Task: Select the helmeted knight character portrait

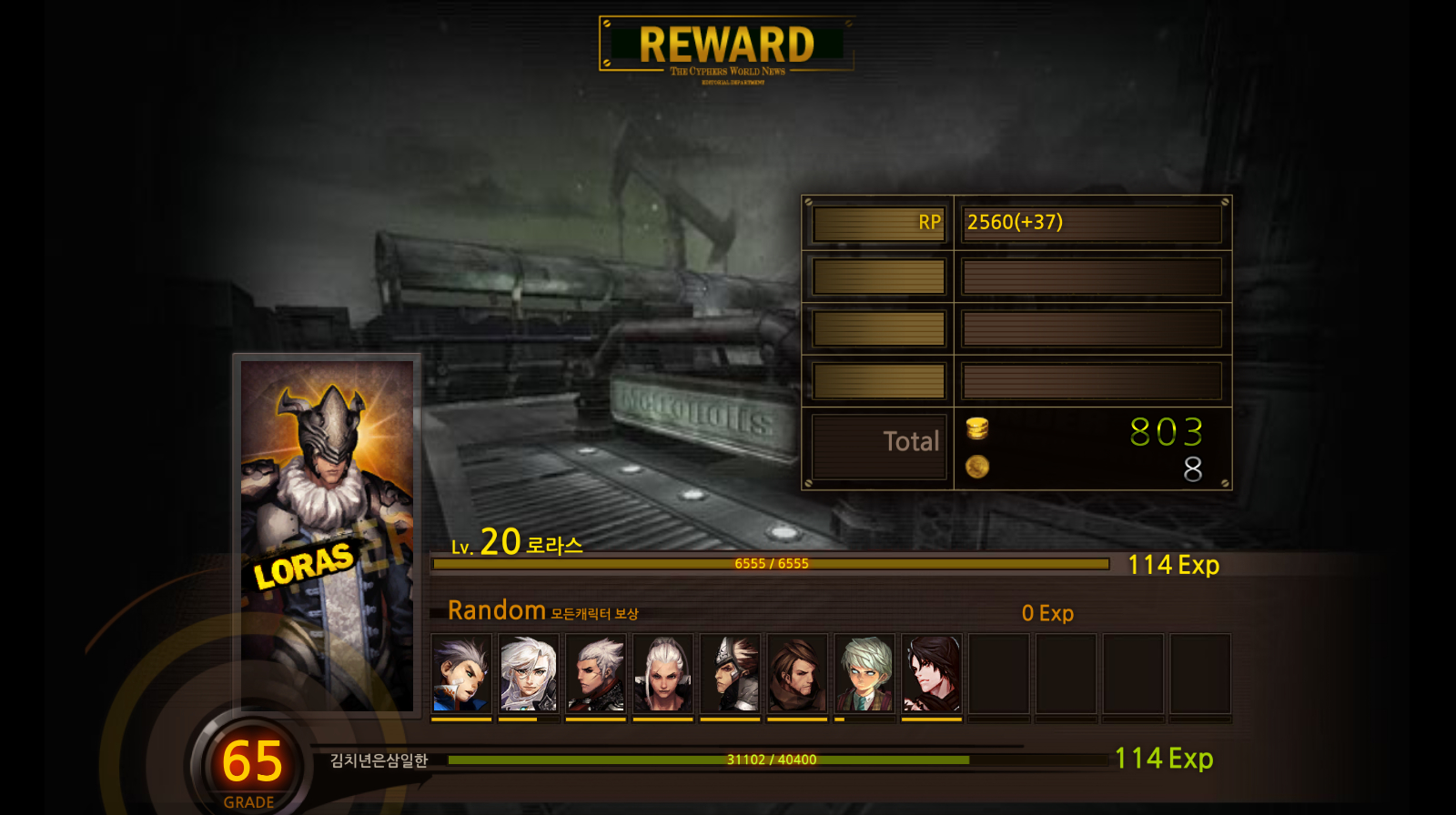Action: [x=730, y=674]
